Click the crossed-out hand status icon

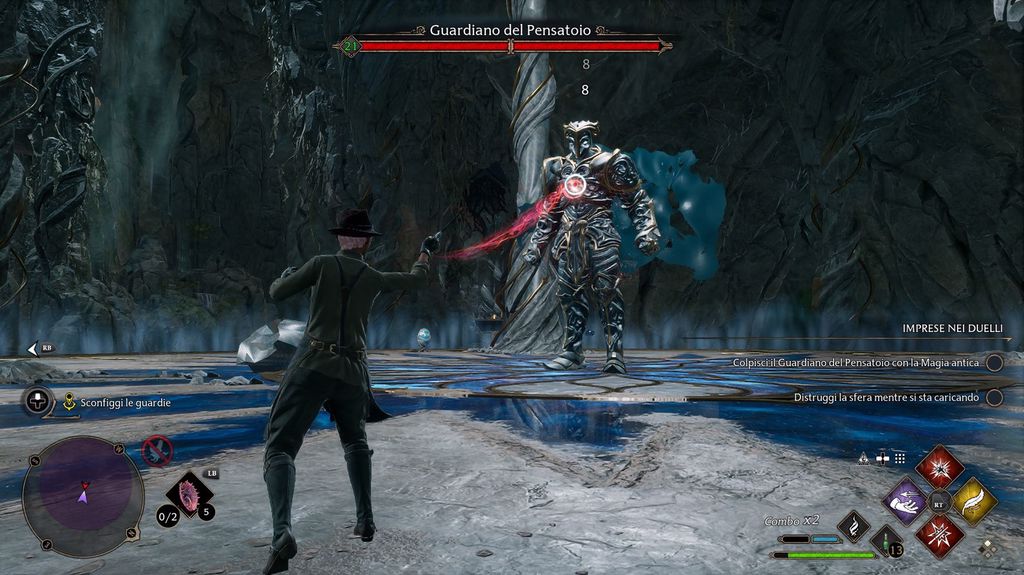point(157,451)
